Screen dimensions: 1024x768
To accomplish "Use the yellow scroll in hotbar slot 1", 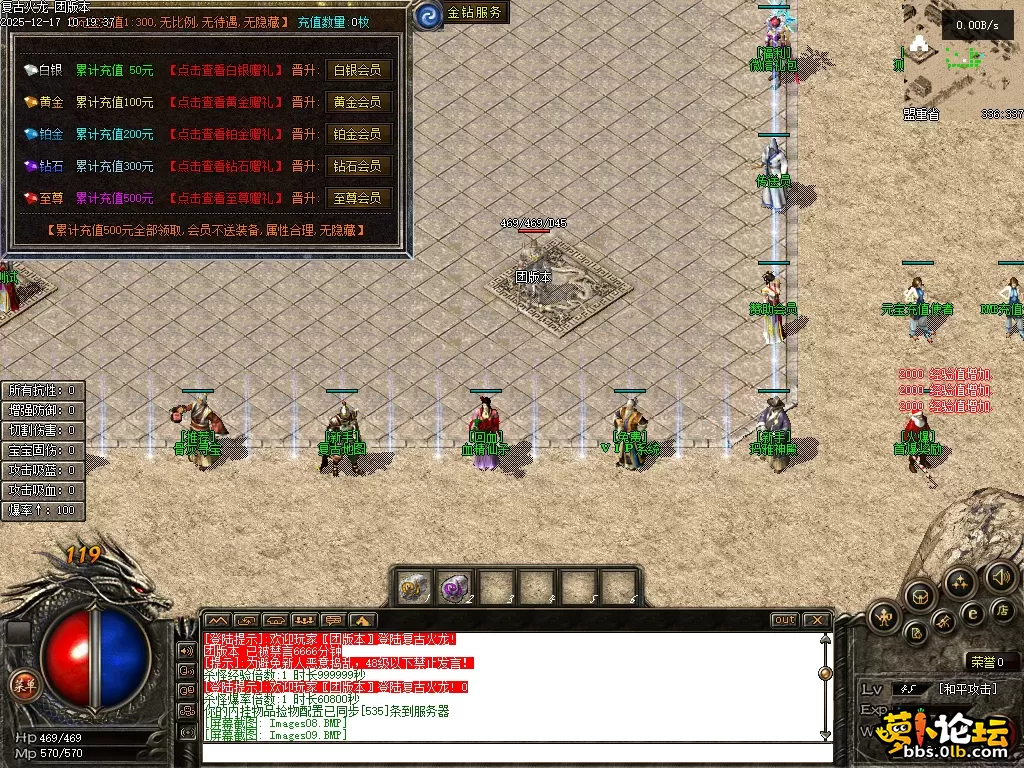I will [413, 586].
